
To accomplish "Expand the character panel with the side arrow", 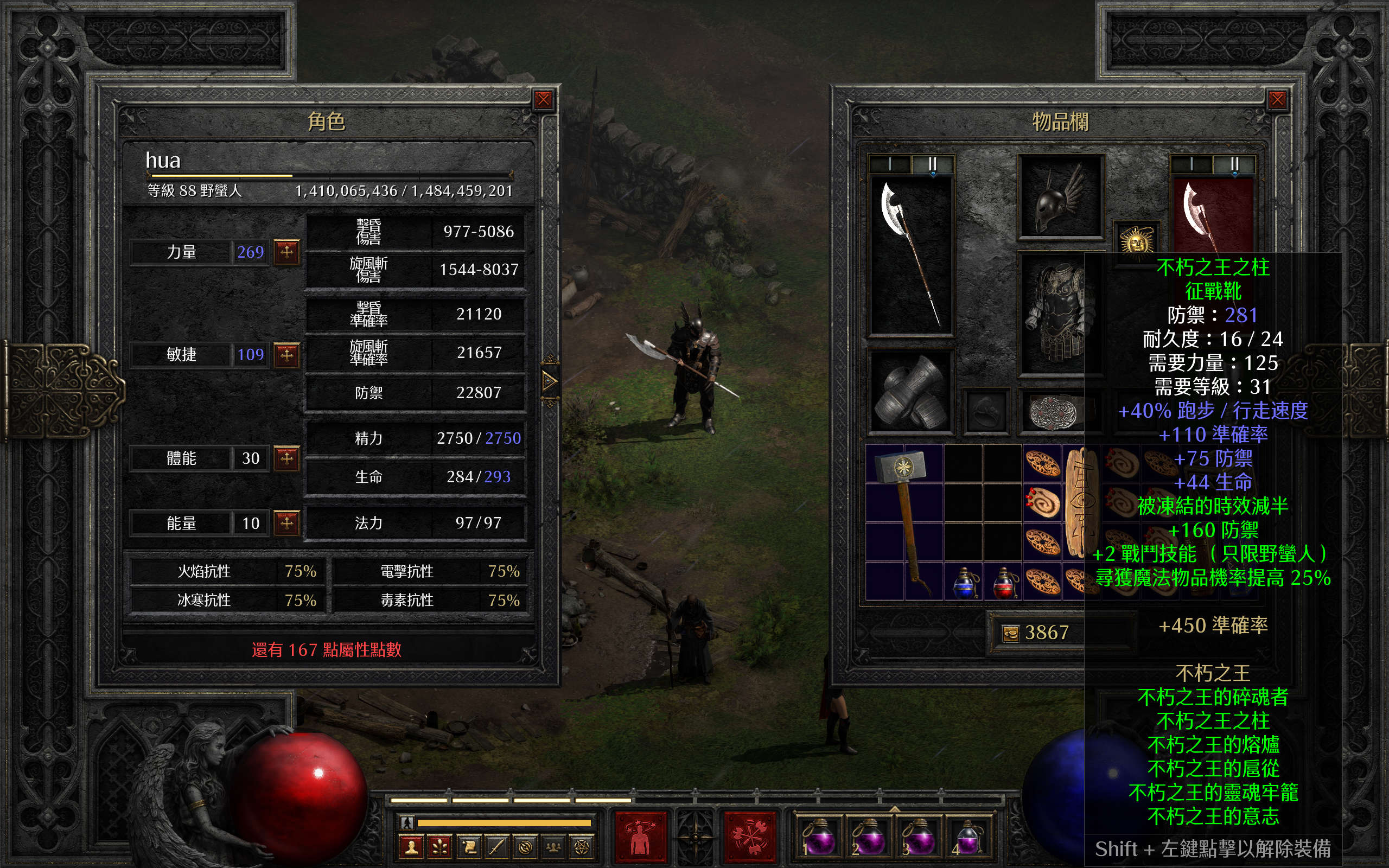I will (x=549, y=381).
